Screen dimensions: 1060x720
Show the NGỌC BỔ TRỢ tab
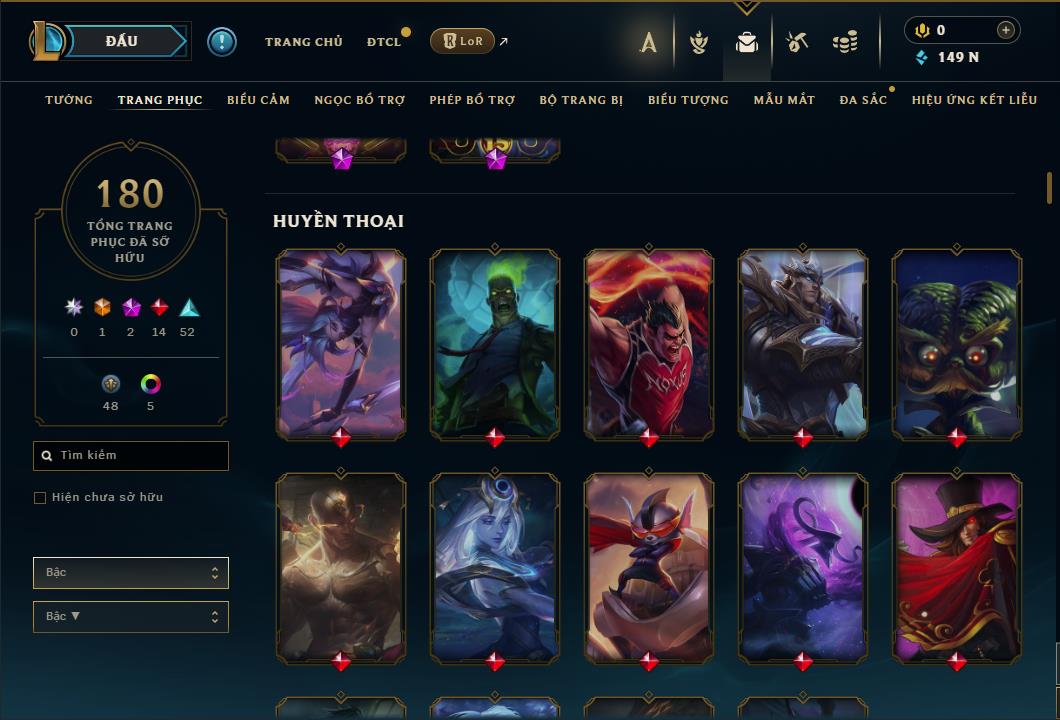pos(359,100)
